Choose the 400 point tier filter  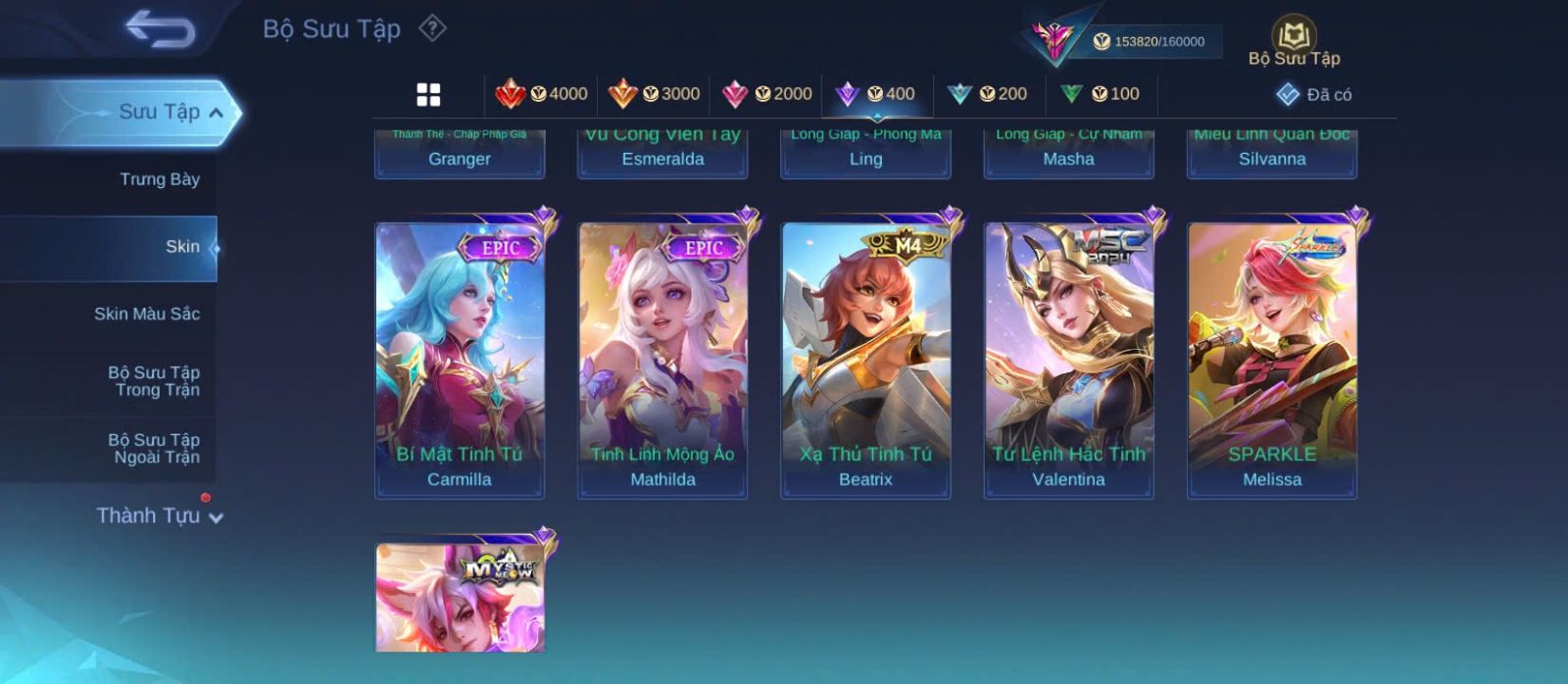[875, 94]
